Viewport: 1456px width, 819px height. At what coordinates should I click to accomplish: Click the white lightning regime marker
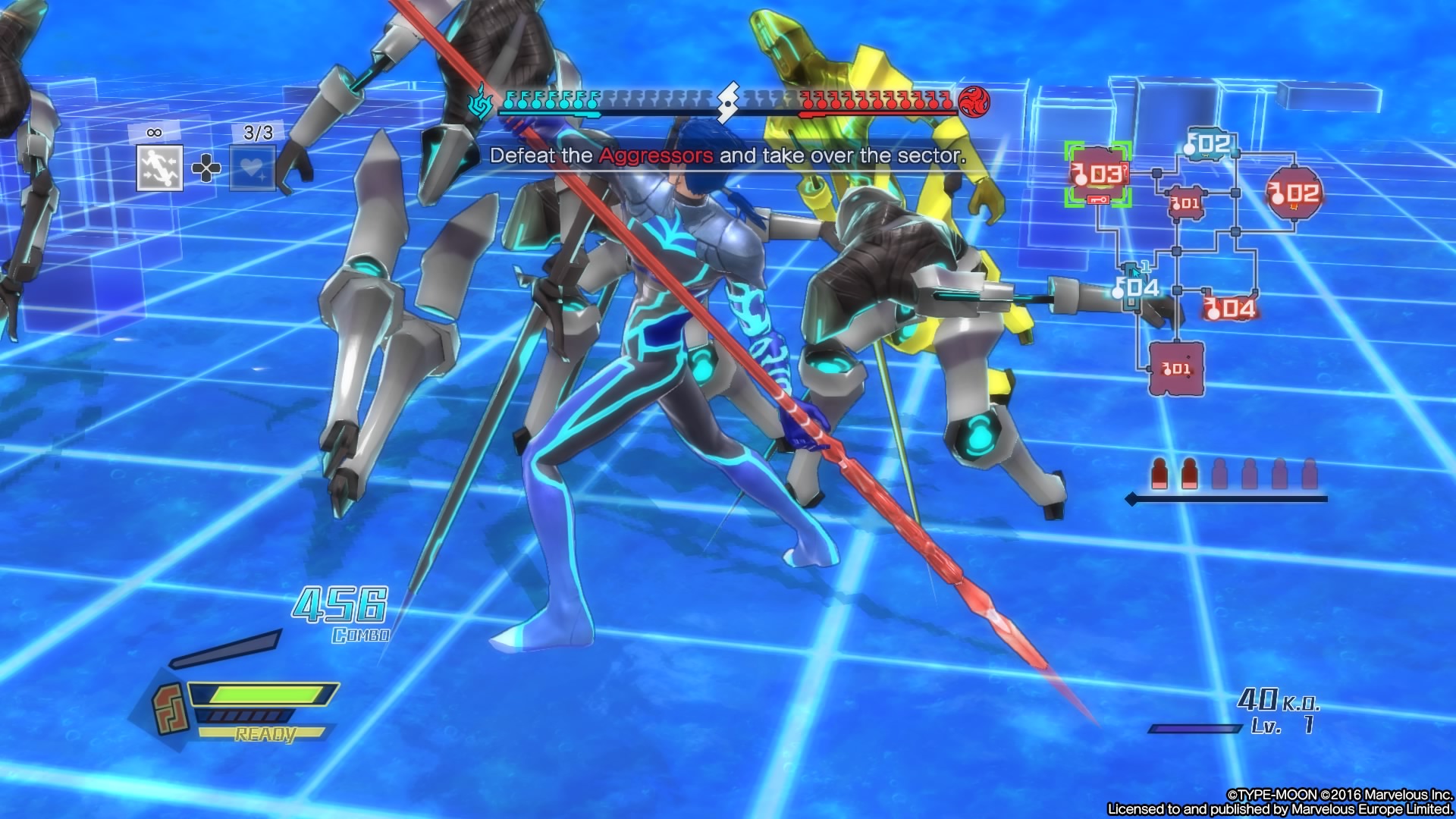(x=728, y=102)
